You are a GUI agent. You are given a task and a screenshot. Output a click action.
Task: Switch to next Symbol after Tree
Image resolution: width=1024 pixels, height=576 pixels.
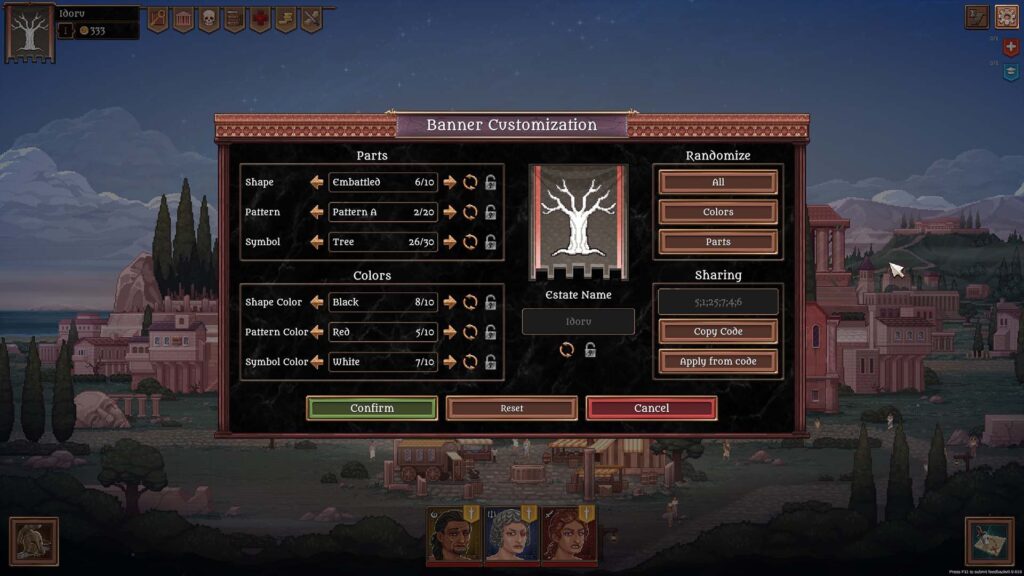(x=450, y=242)
